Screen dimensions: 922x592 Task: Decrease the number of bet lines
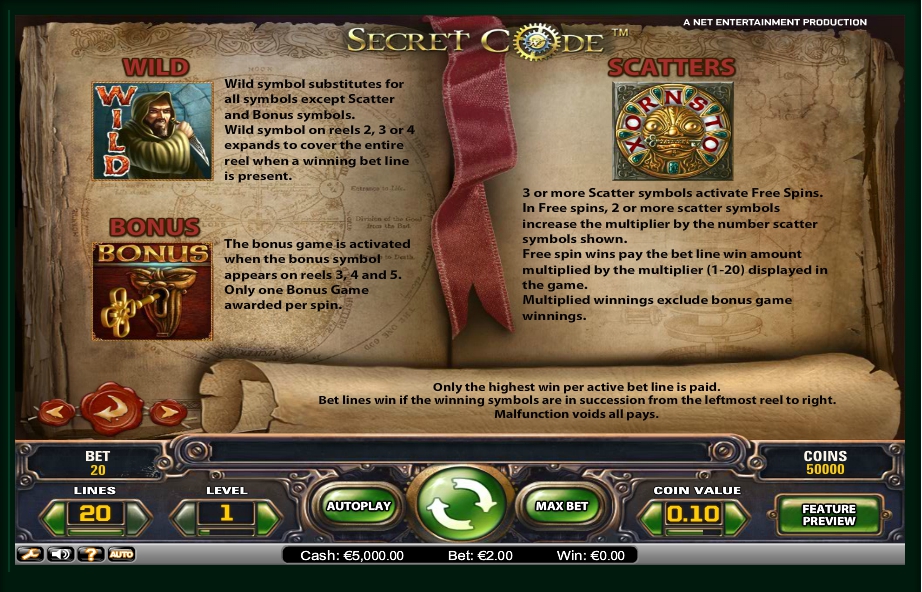pyautogui.click(x=53, y=515)
